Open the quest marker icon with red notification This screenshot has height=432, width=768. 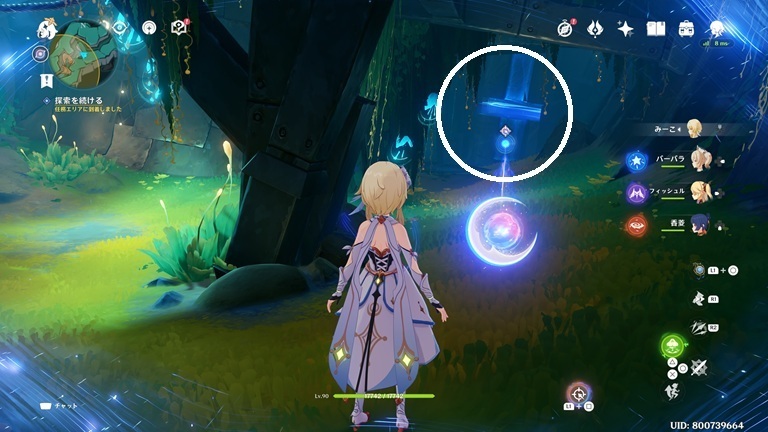pyautogui.click(x=180, y=27)
